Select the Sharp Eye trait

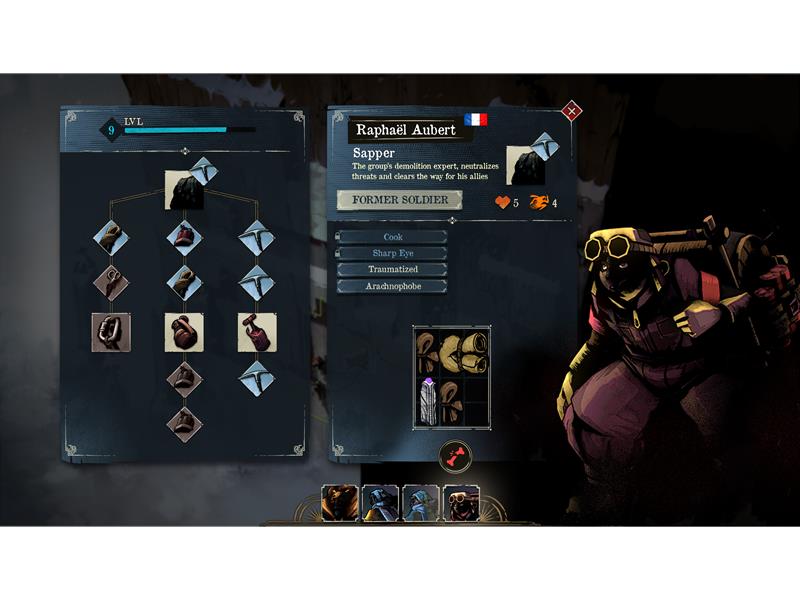click(x=393, y=253)
